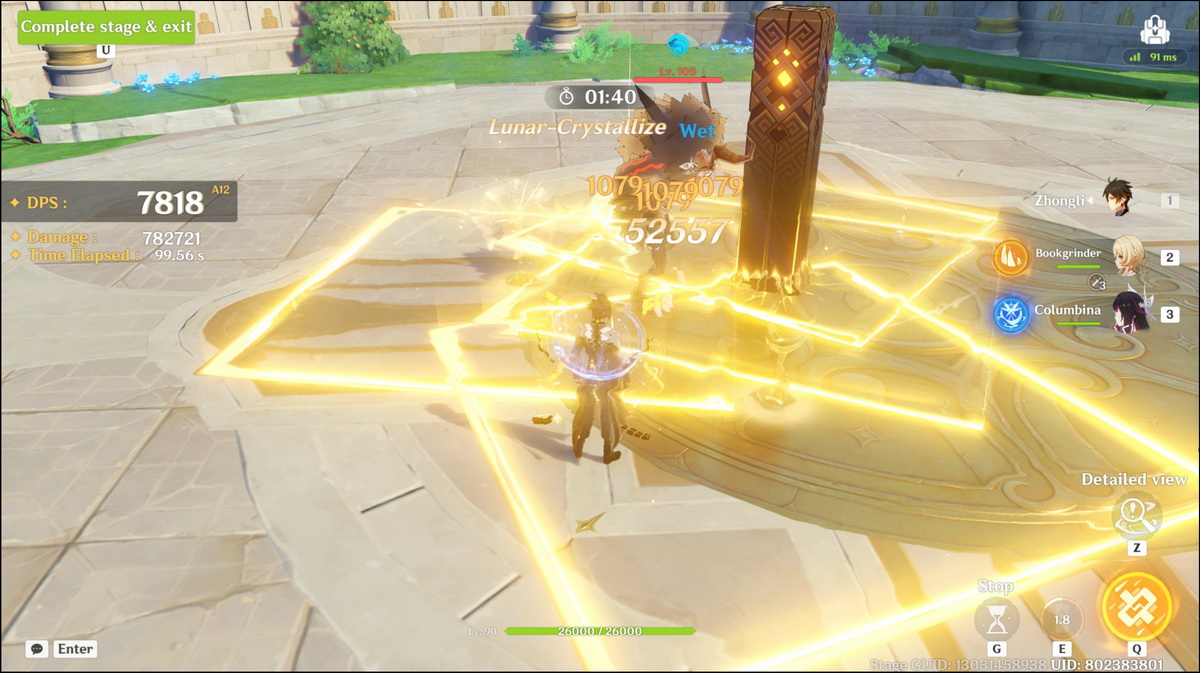Activate the Stop hourglass button
Image resolution: width=1200 pixels, height=673 pixels.
pyautogui.click(x=996, y=620)
